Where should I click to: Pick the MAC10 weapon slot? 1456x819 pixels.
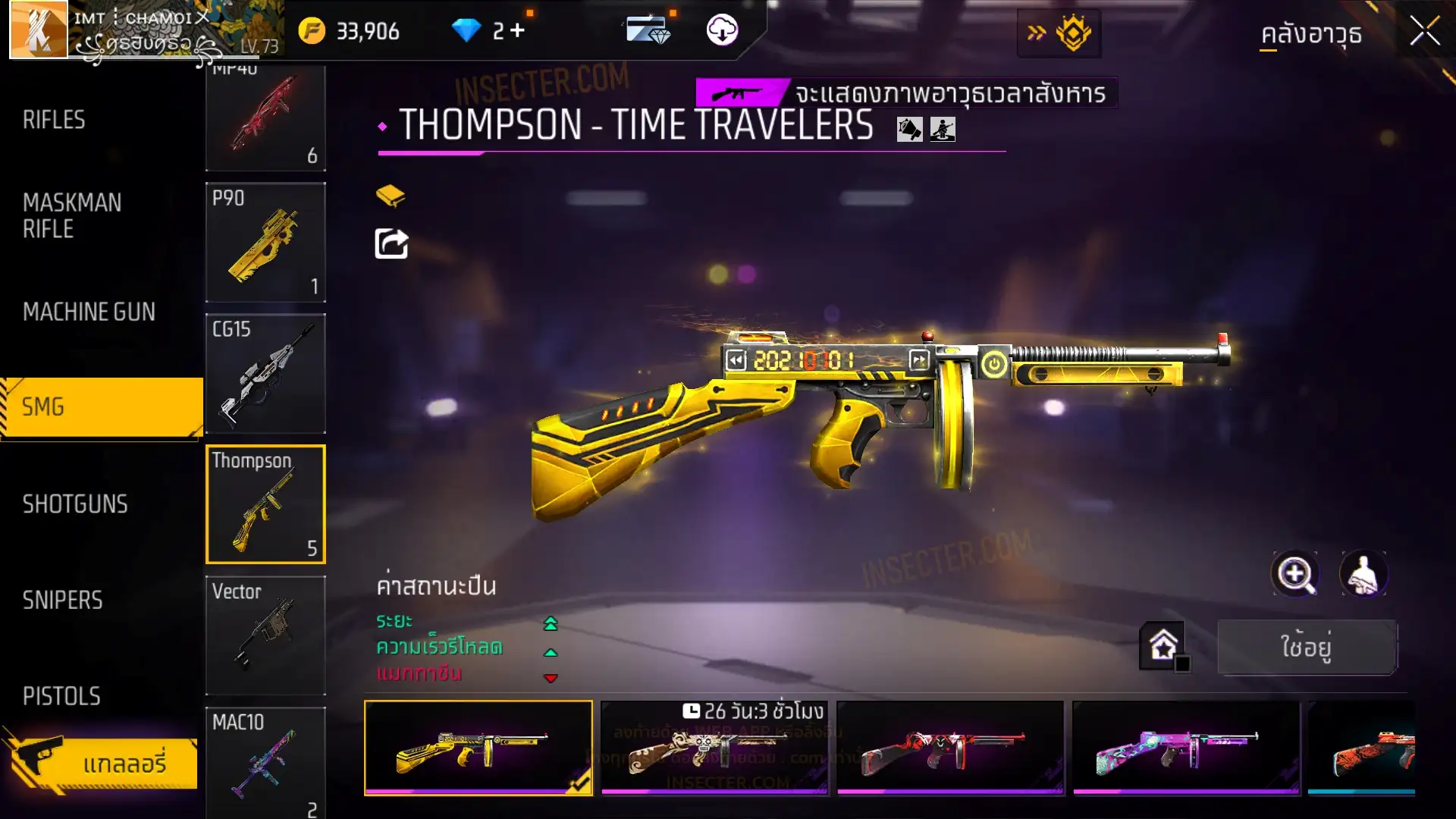265,762
